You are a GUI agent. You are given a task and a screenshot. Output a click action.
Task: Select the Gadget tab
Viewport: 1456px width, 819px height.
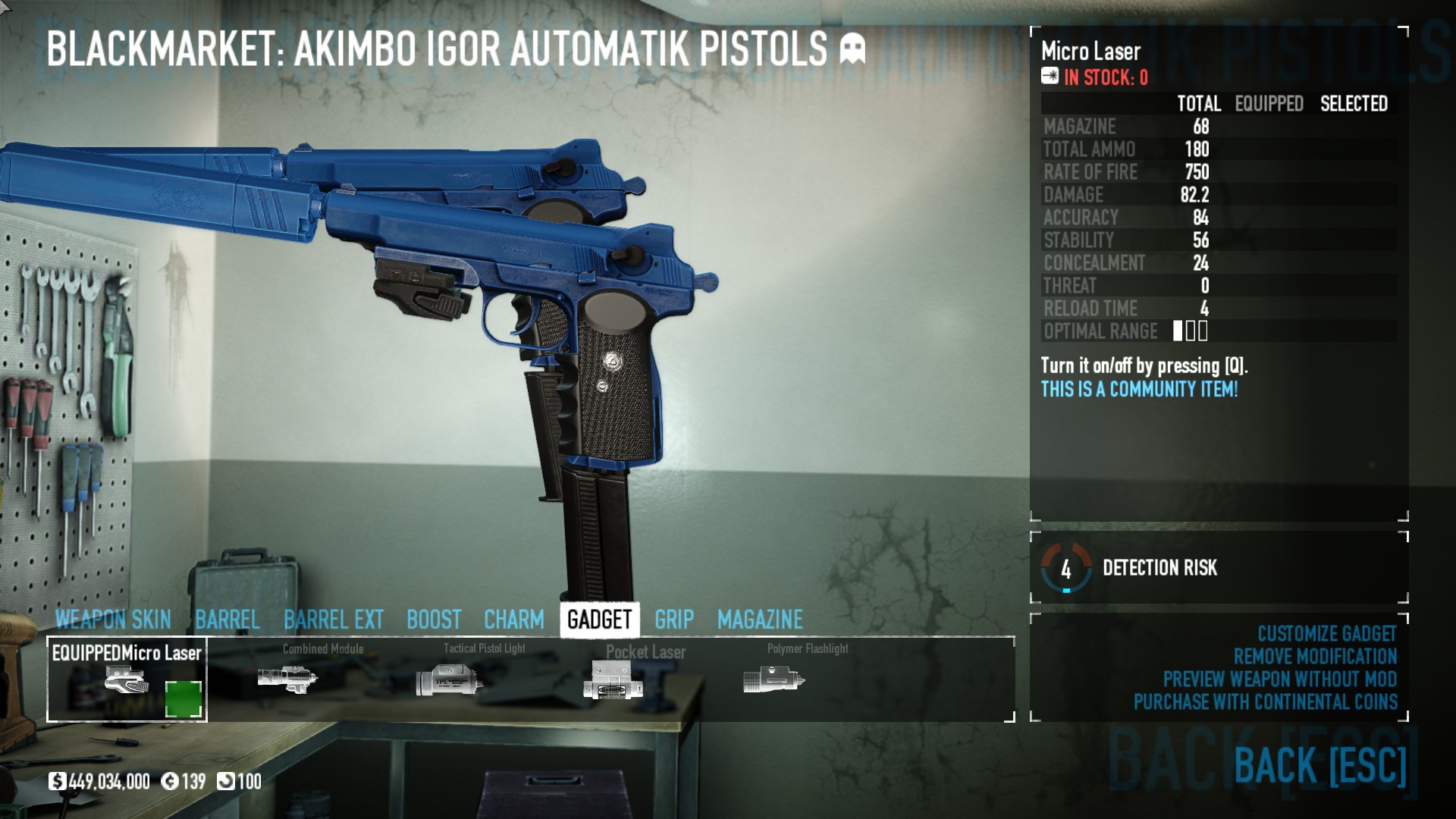click(x=599, y=620)
